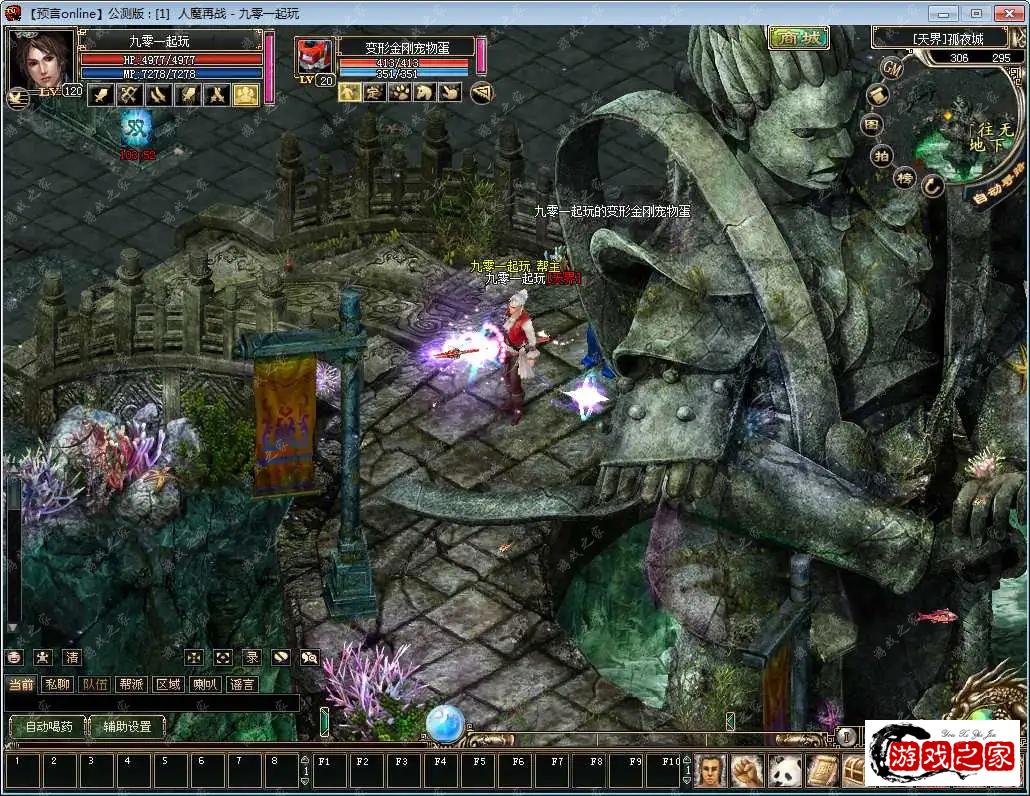Viewport: 1030px width, 796px height.
Task: Open the 图 map button
Action: [873, 125]
